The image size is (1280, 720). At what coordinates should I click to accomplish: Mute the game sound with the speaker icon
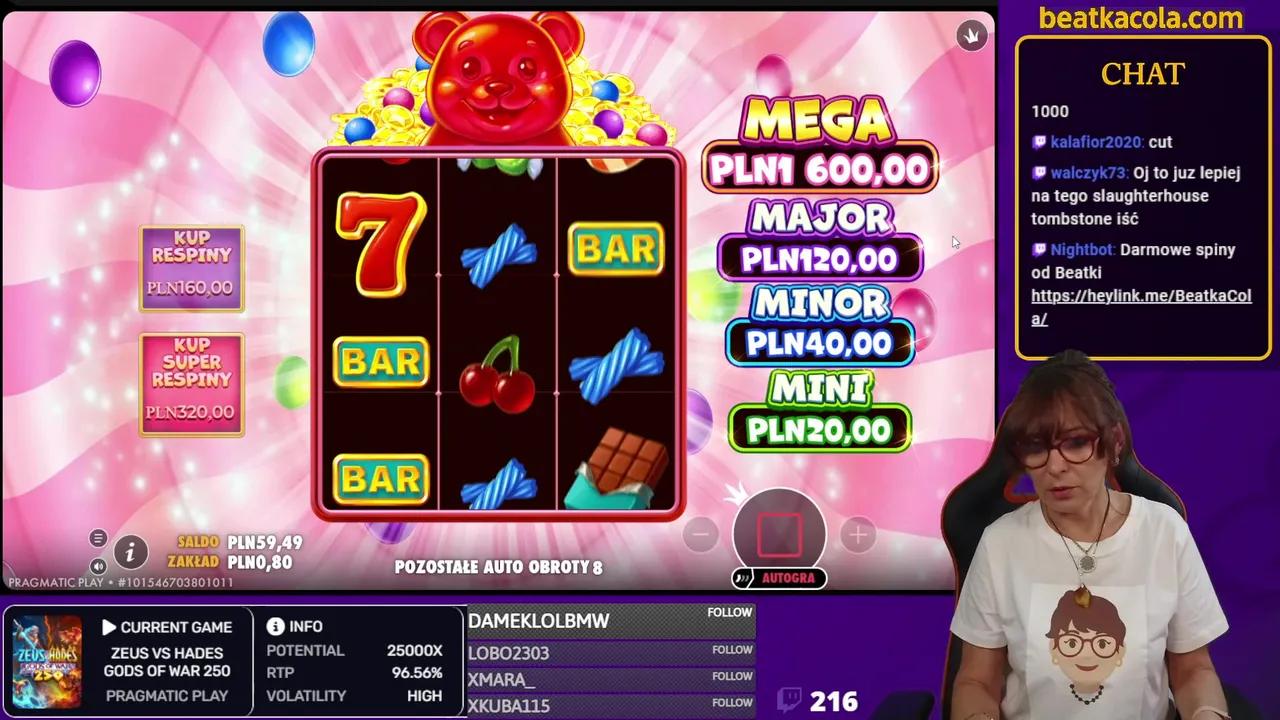(98, 566)
